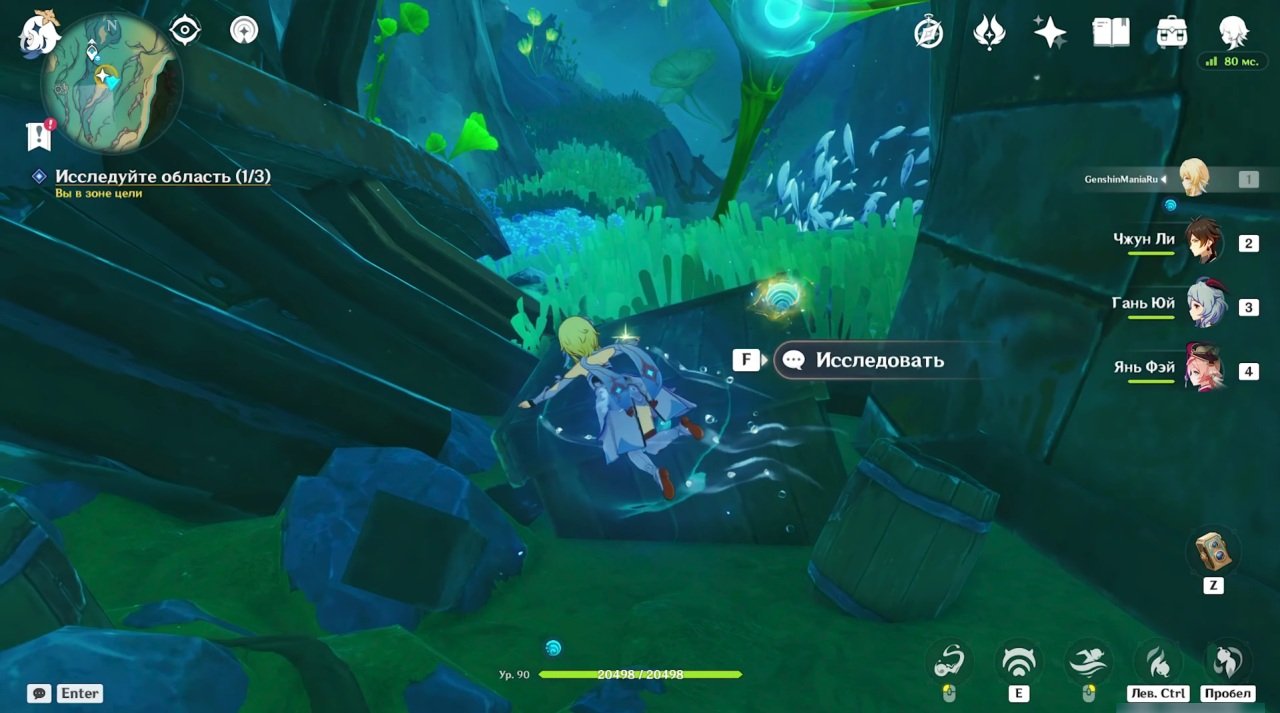Open the quest navigation eye icon
Image resolution: width=1280 pixels, height=713 pixels.
pos(185,30)
